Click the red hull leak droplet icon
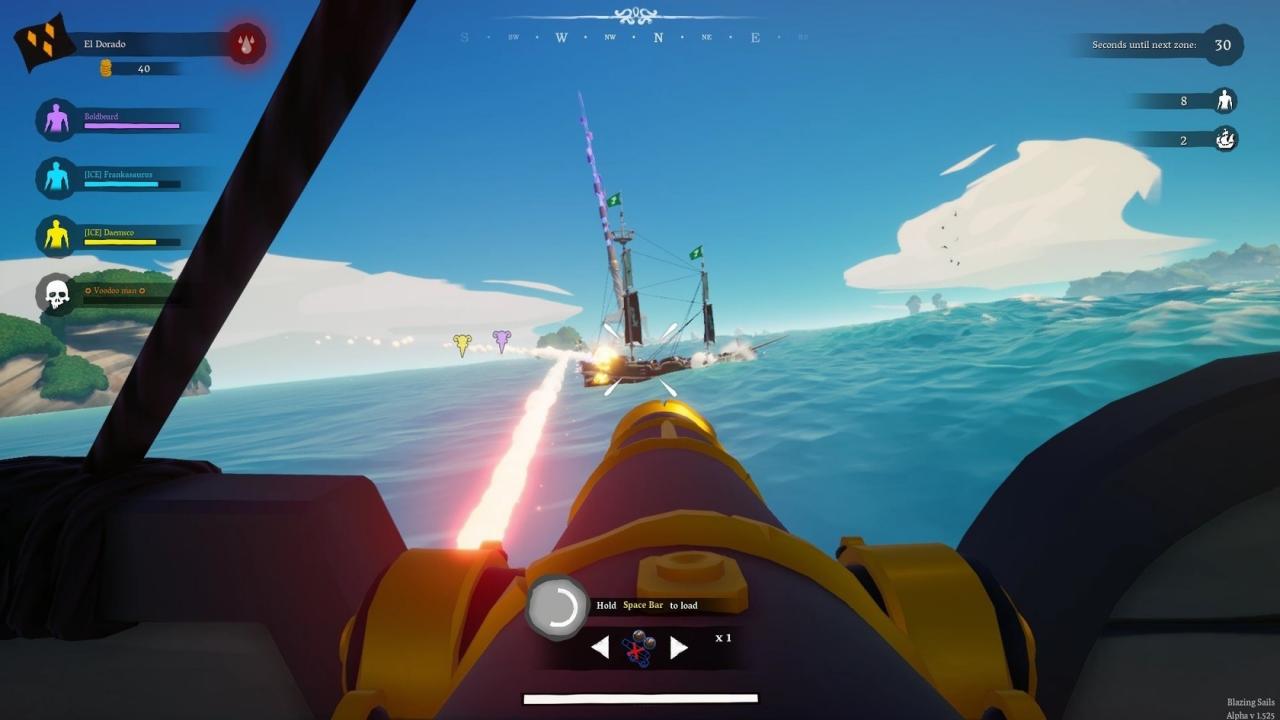Viewport: 1280px width, 720px height. 245,44
